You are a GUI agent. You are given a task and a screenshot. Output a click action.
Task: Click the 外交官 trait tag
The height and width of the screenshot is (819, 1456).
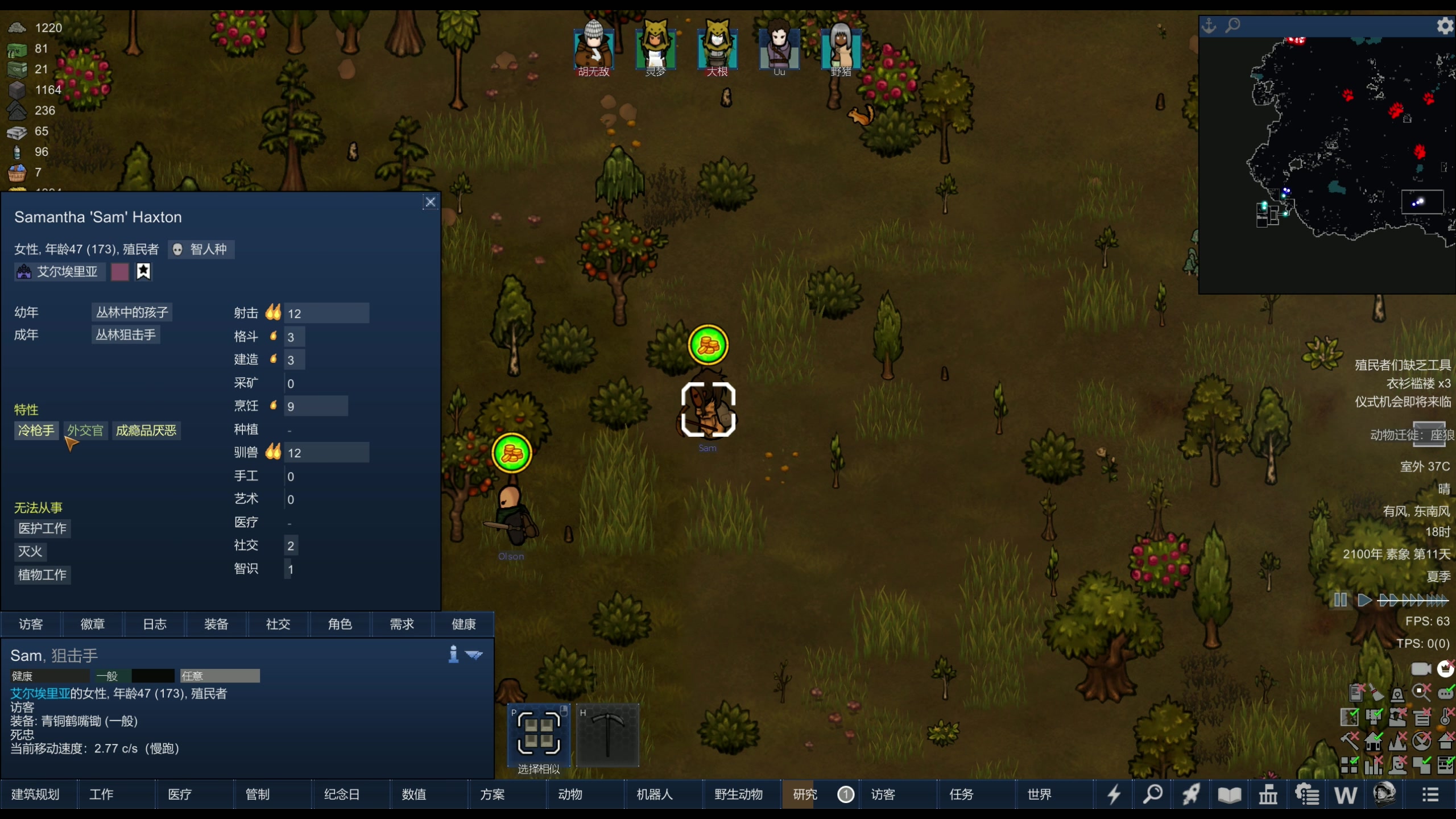tap(85, 431)
